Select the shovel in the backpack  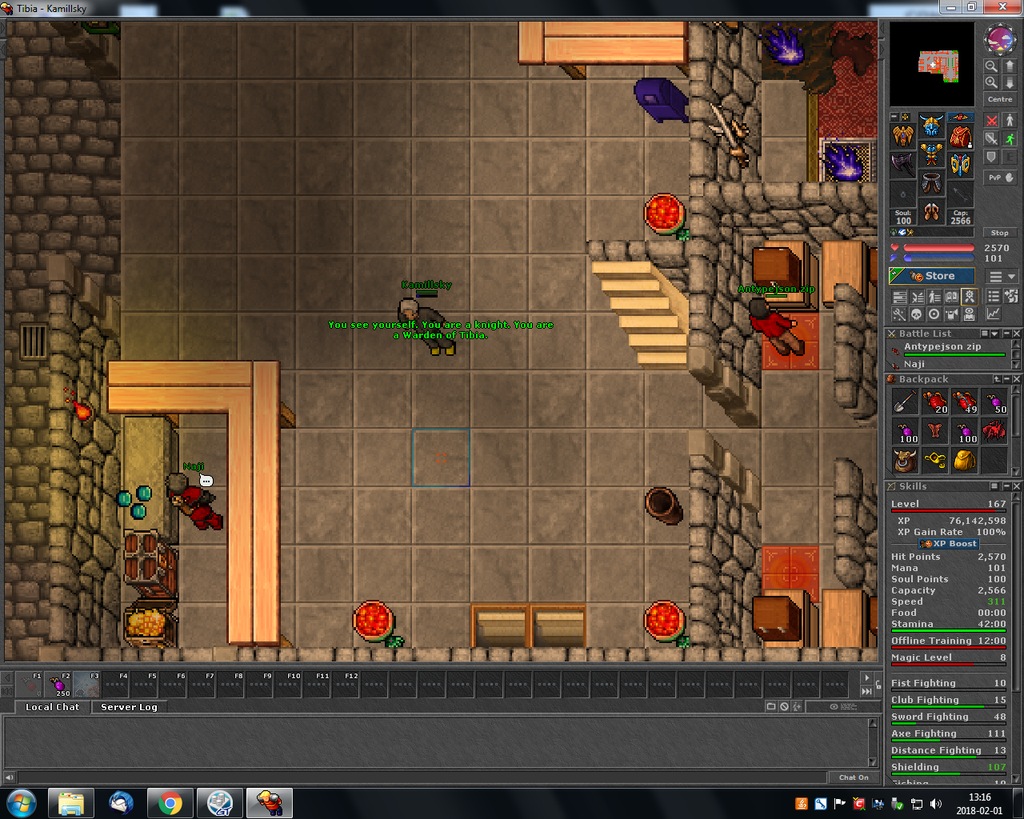coord(903,402)
